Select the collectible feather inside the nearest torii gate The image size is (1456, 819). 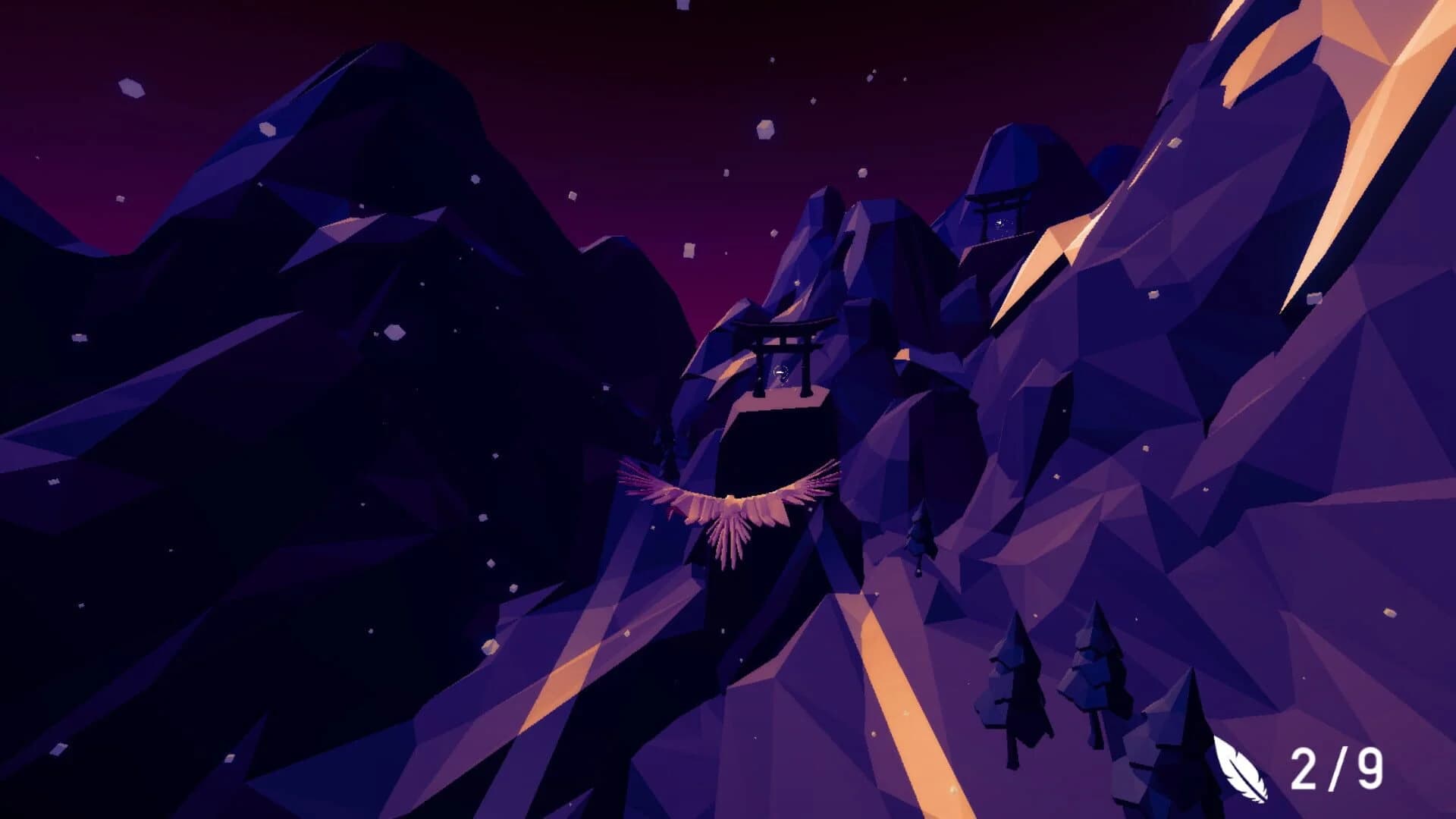click(781, 373)
